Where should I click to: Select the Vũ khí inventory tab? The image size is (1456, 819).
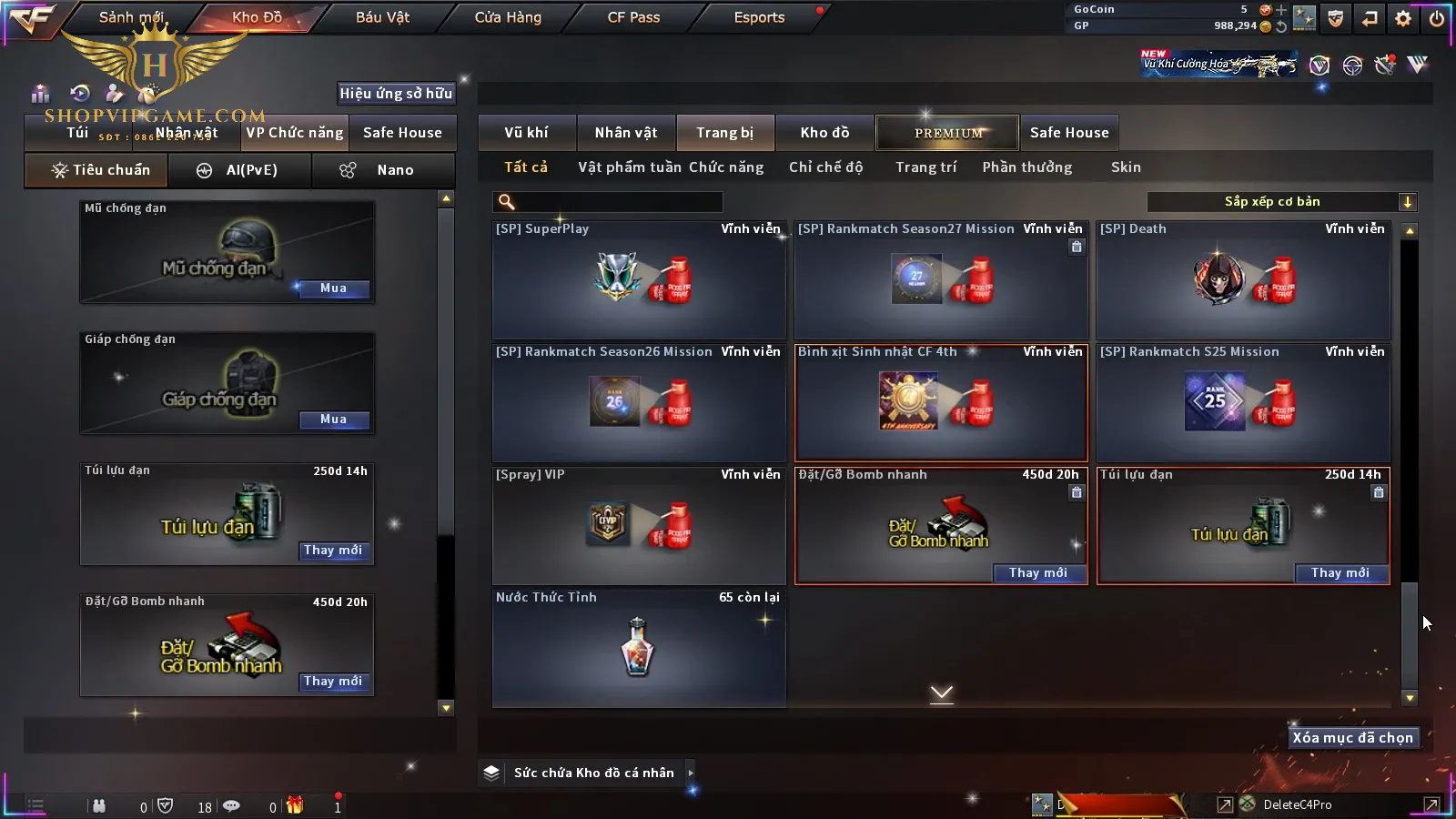(526, 133)
